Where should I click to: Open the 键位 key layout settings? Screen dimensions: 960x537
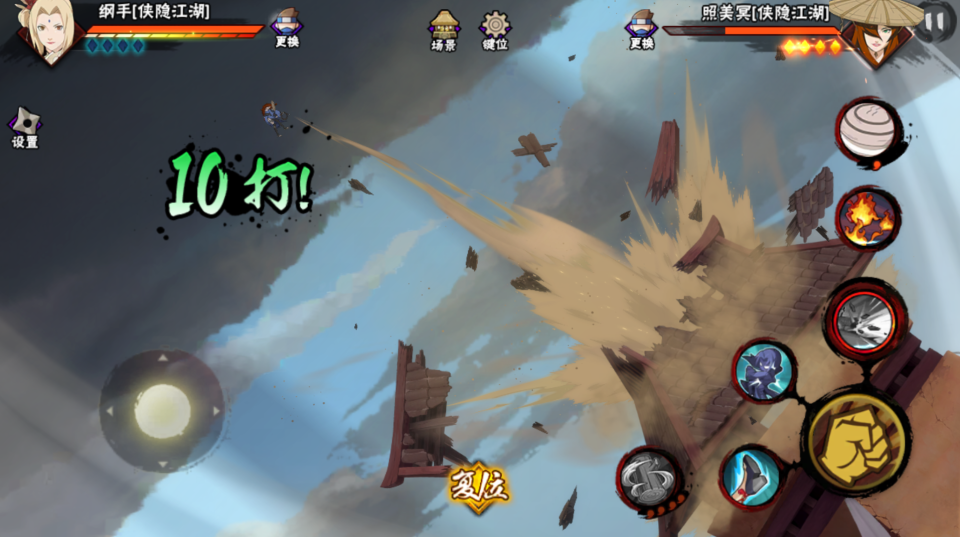(x=495, y=28)
